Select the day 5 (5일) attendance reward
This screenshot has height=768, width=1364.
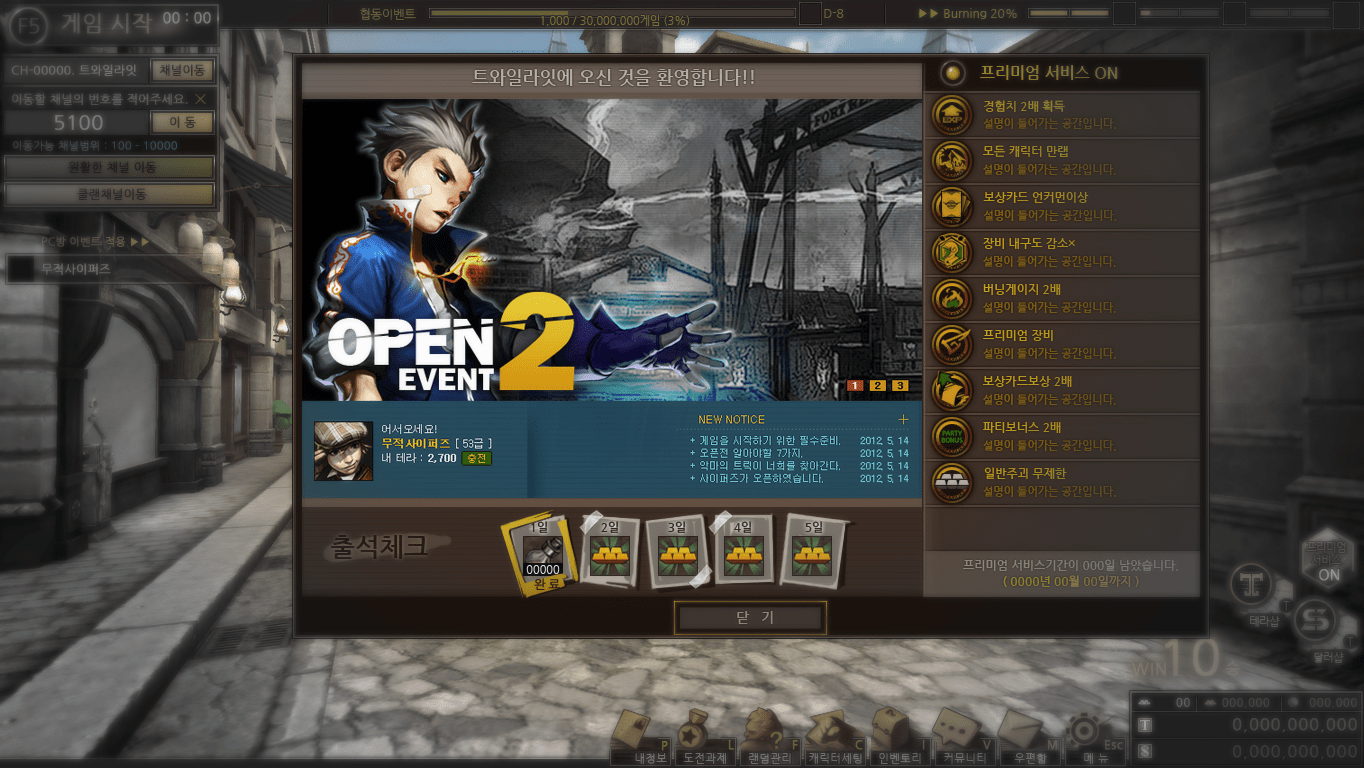pos(811,552)
